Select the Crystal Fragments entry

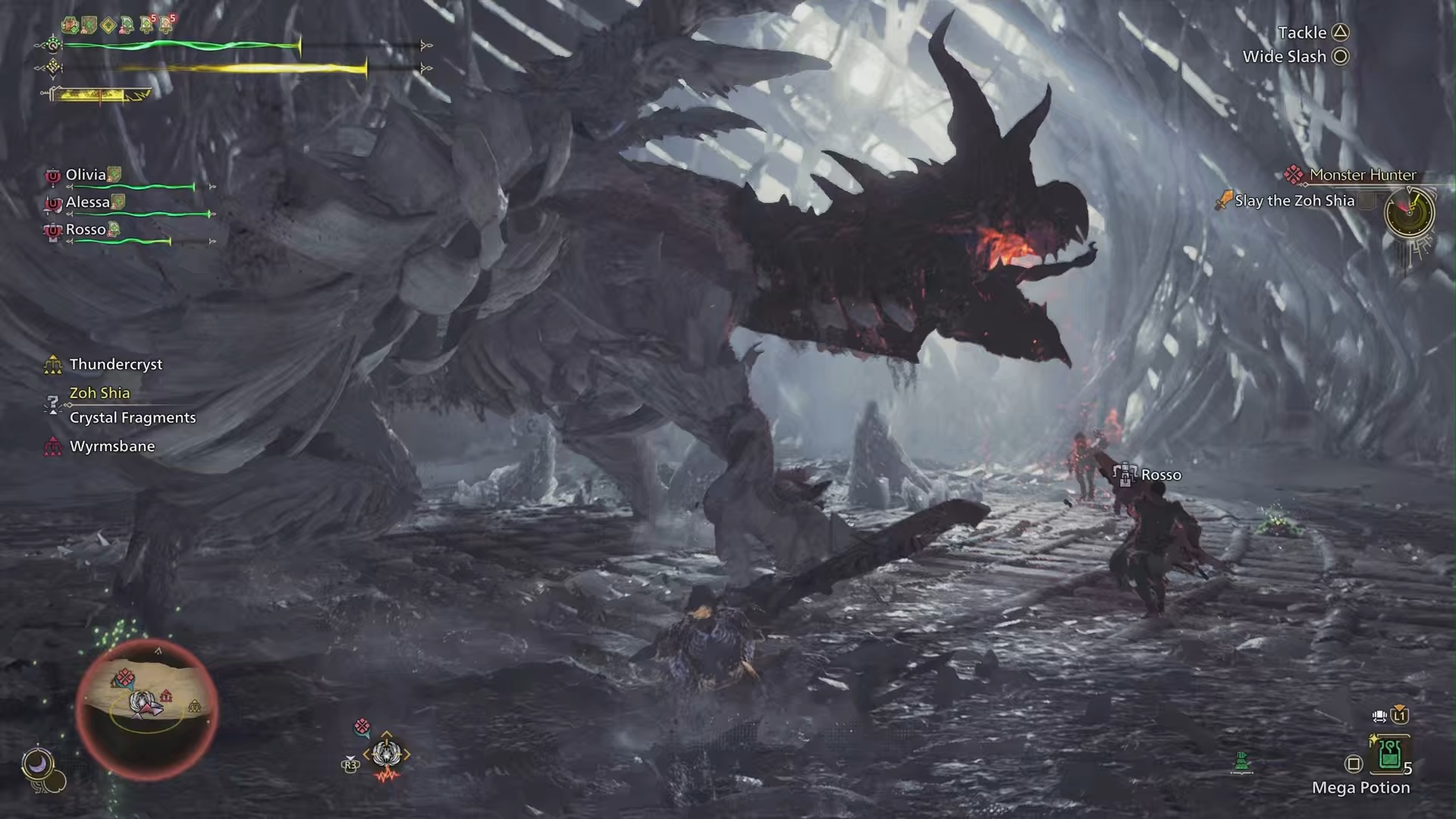coord(132,418)
